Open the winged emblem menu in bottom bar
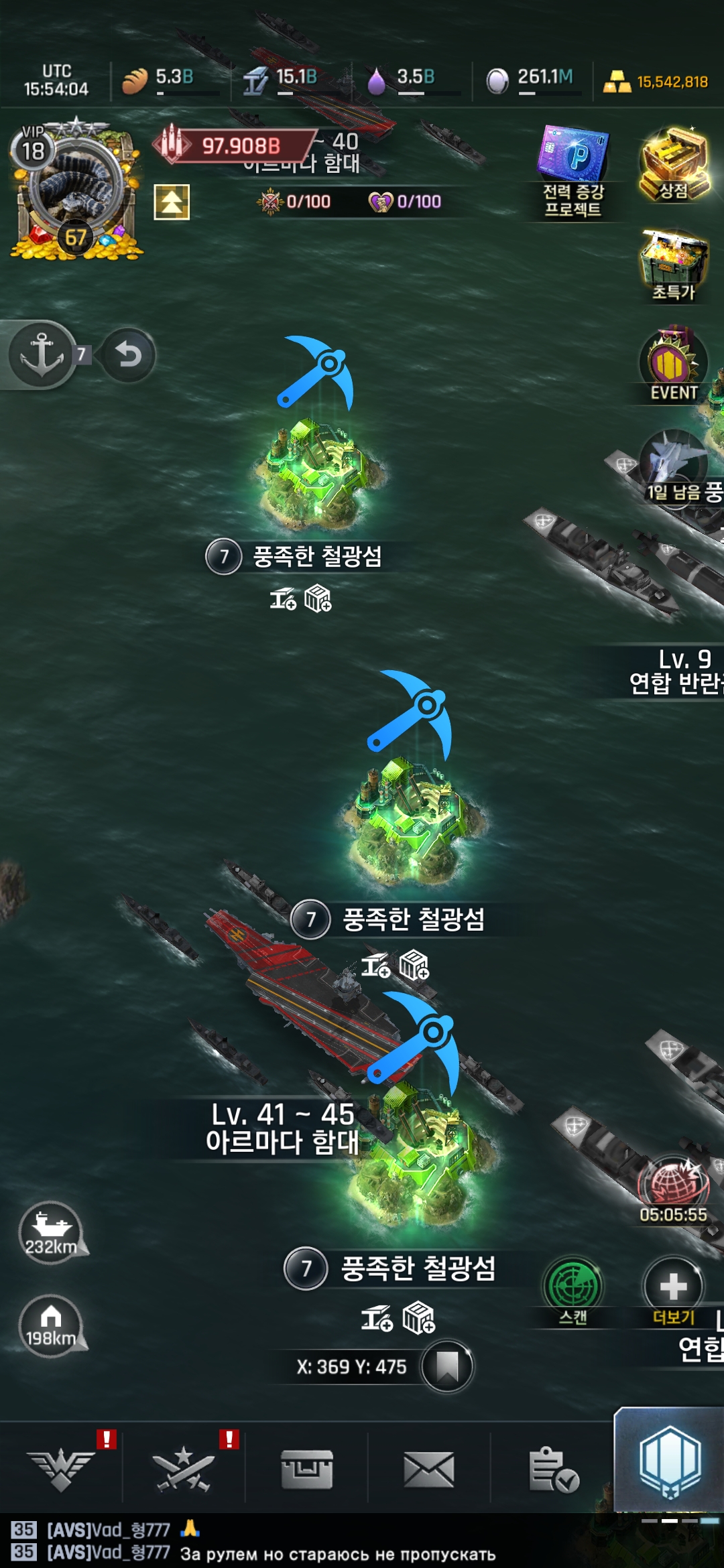 61,1469
